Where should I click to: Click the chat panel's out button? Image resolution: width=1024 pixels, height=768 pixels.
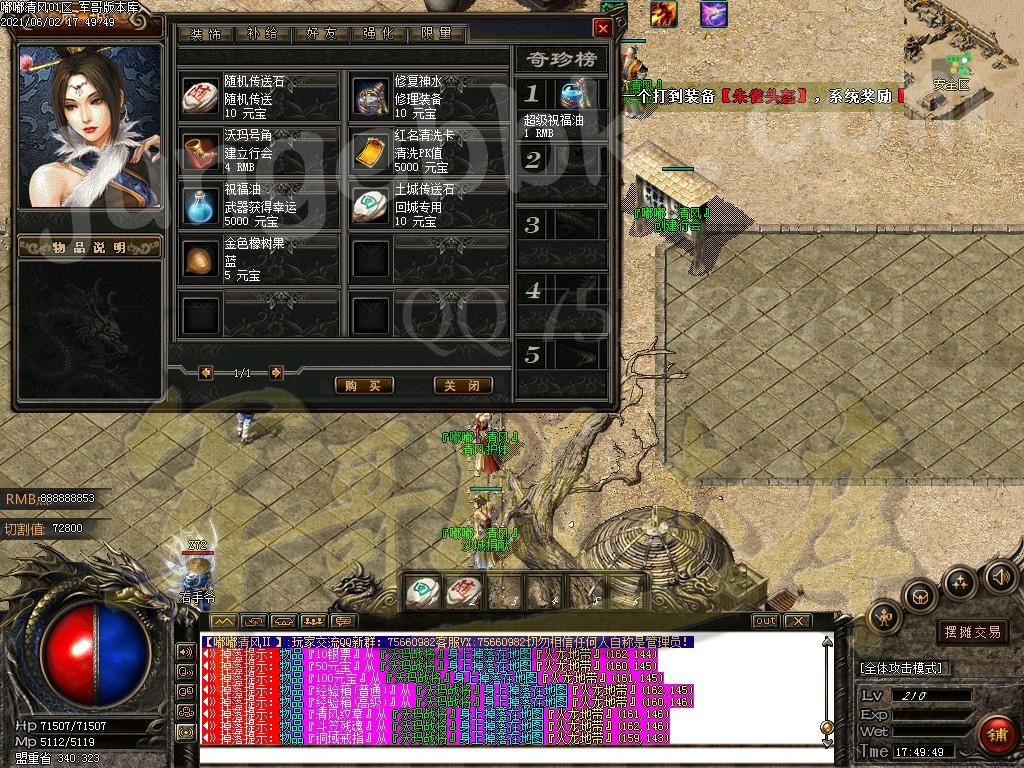pyautogui.click(x=765, y=621)
